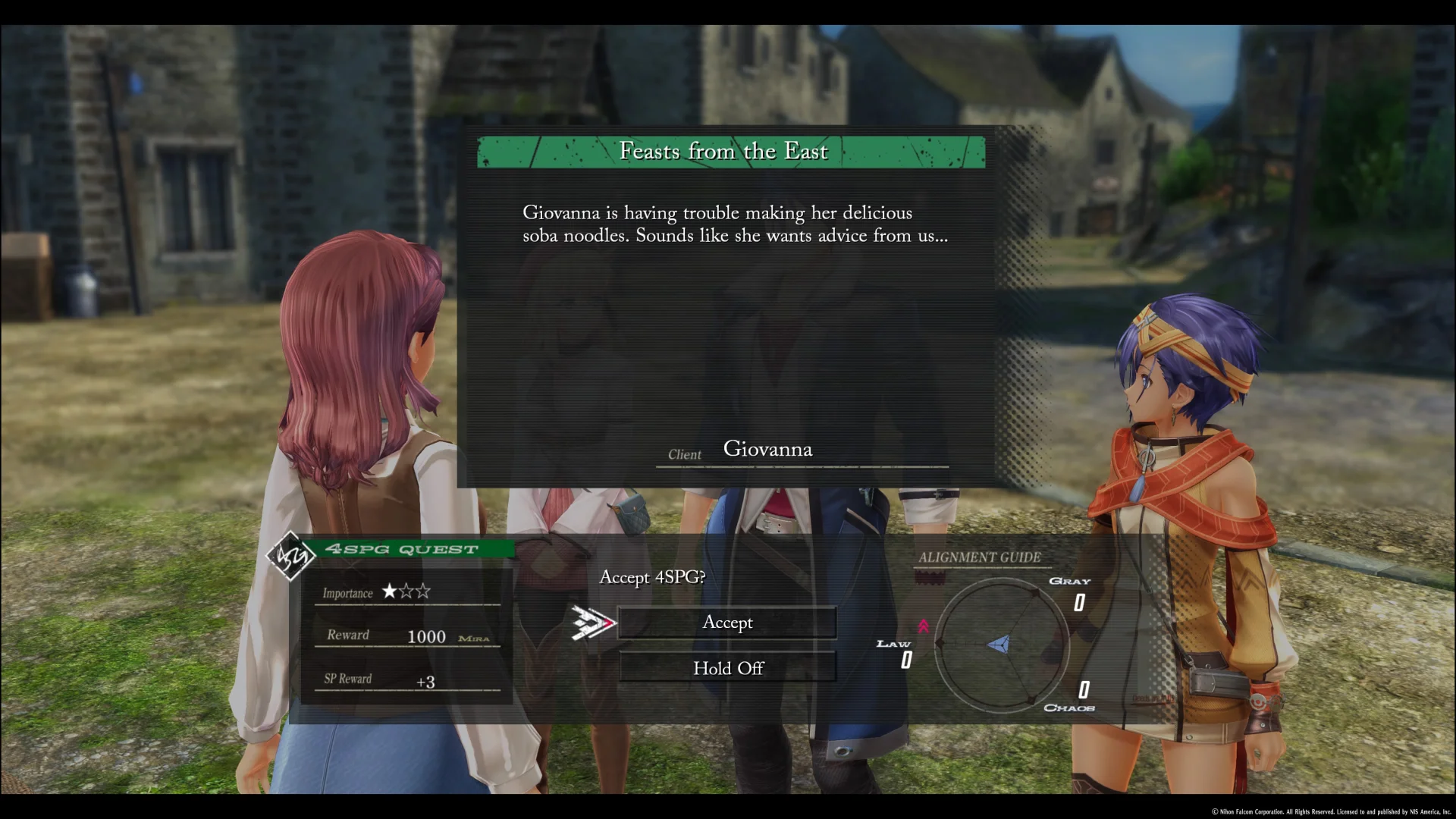Accept the Feasts from the East quest
Viewport: 1456px width, 819px height.
[x=727, y=623]
